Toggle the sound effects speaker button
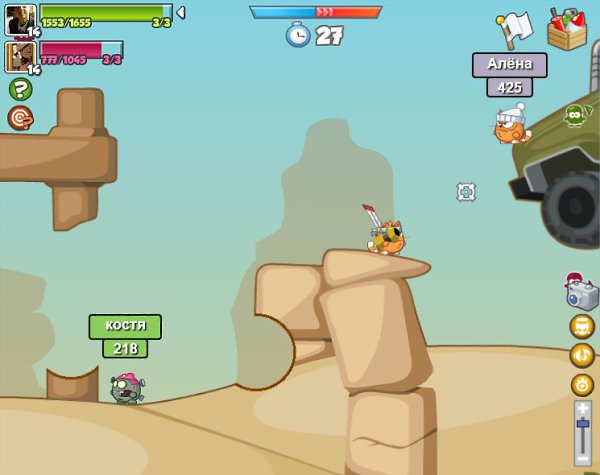 (x=582, y=385)
